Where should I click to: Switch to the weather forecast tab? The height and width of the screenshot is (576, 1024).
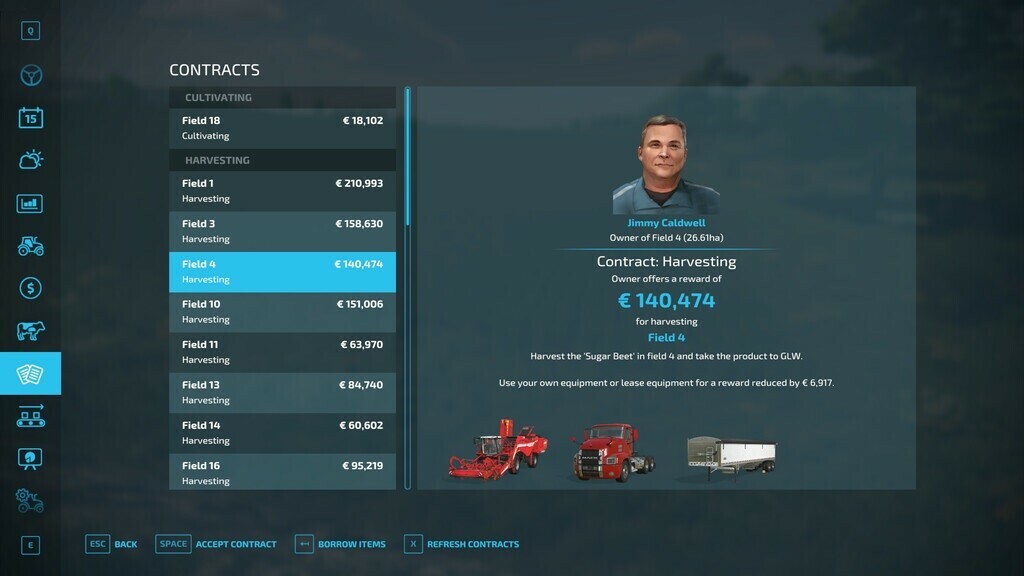coord(30,160)
